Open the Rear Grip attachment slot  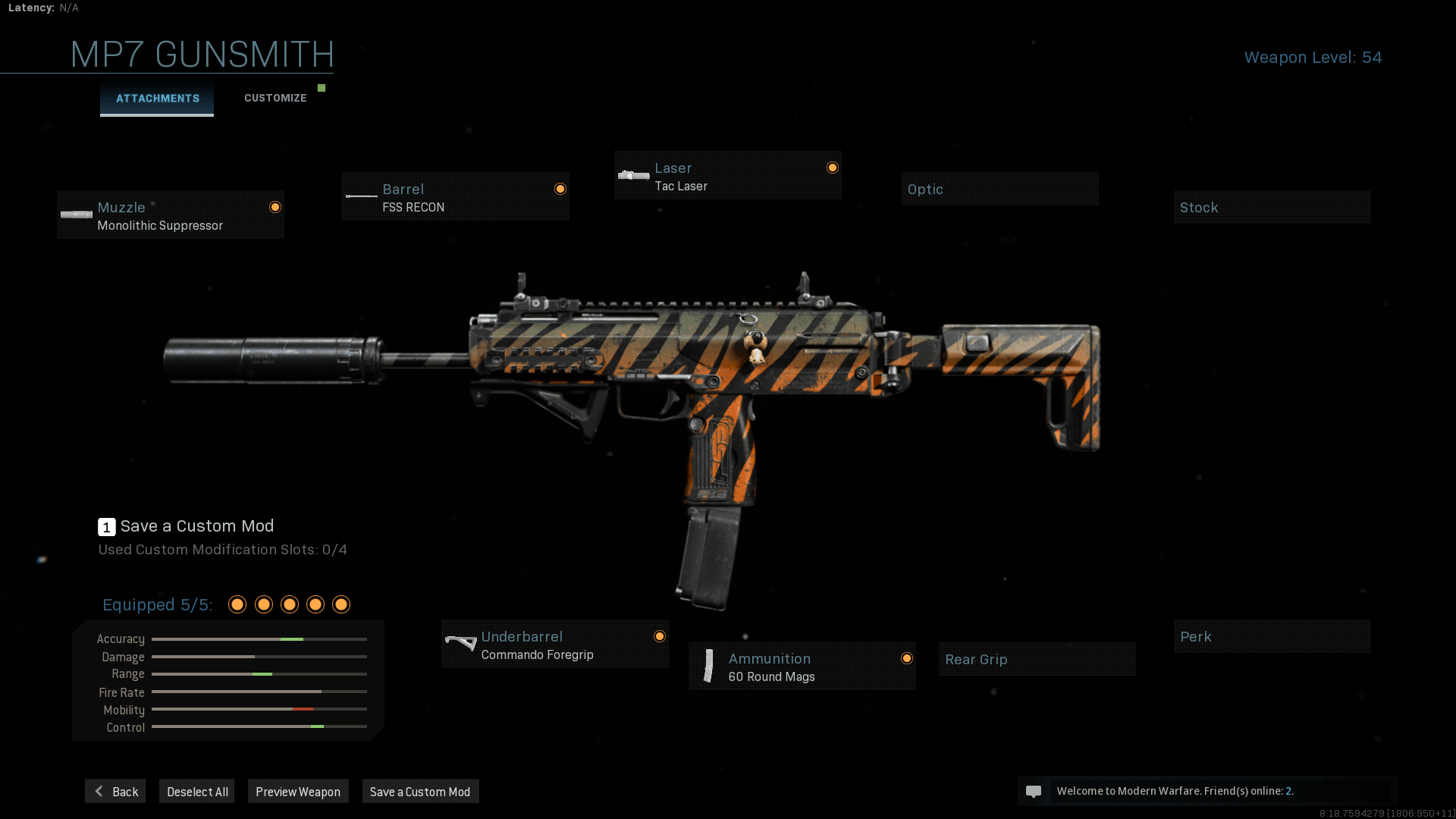click(1037, 659)
